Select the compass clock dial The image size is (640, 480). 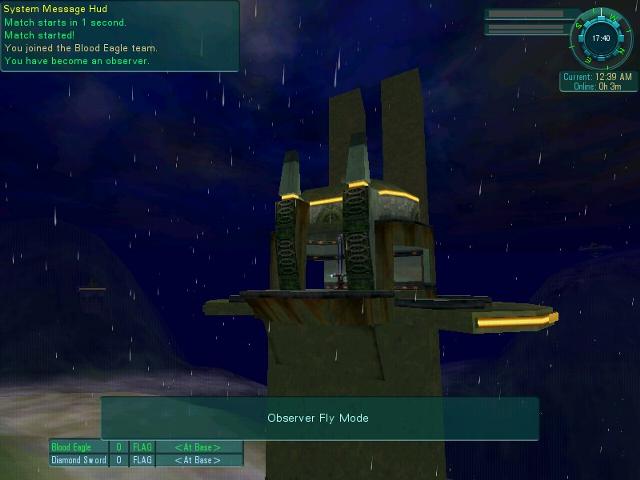click(601, 38)
